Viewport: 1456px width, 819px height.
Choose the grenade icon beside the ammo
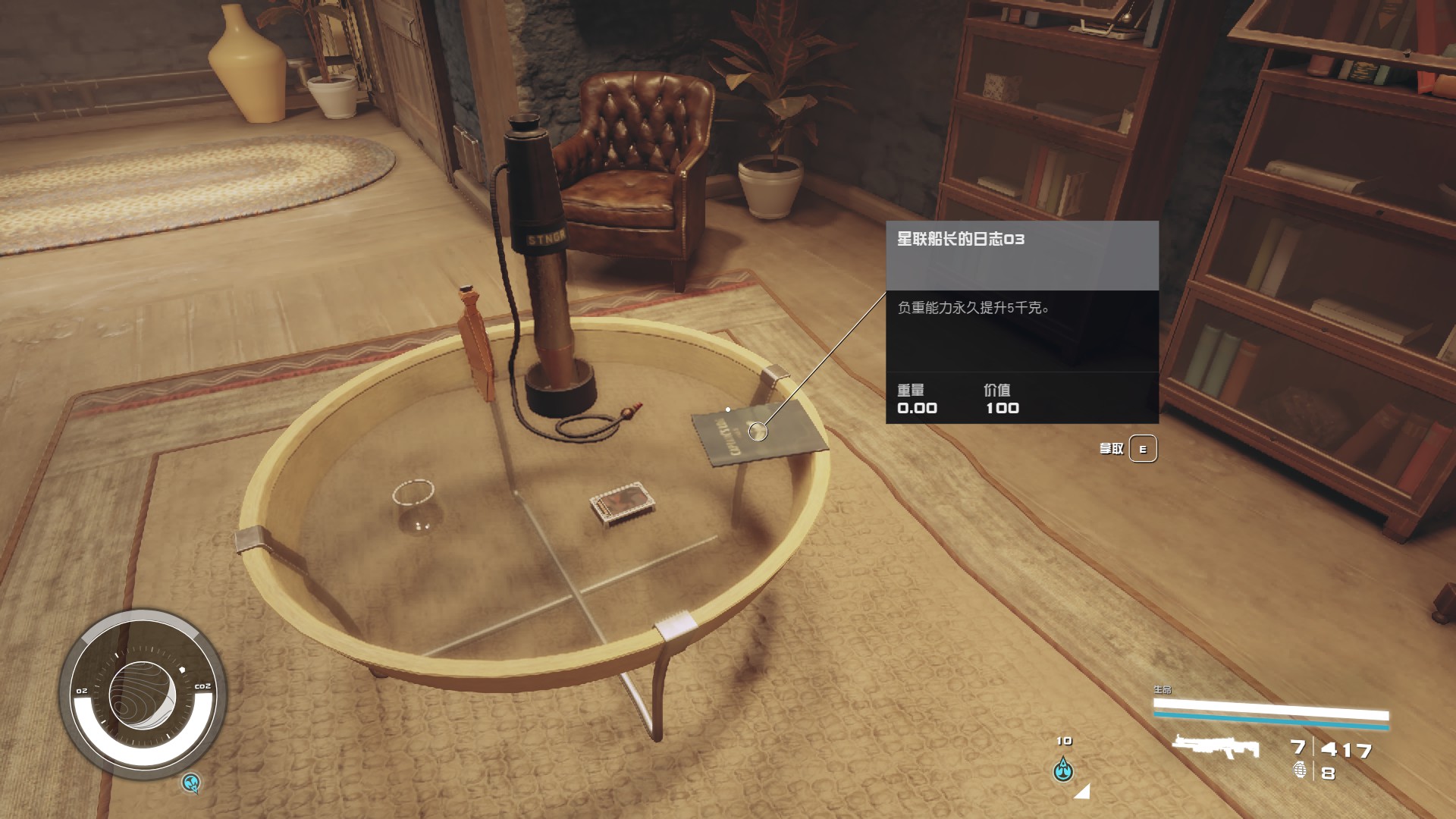tap(1300, 770)
